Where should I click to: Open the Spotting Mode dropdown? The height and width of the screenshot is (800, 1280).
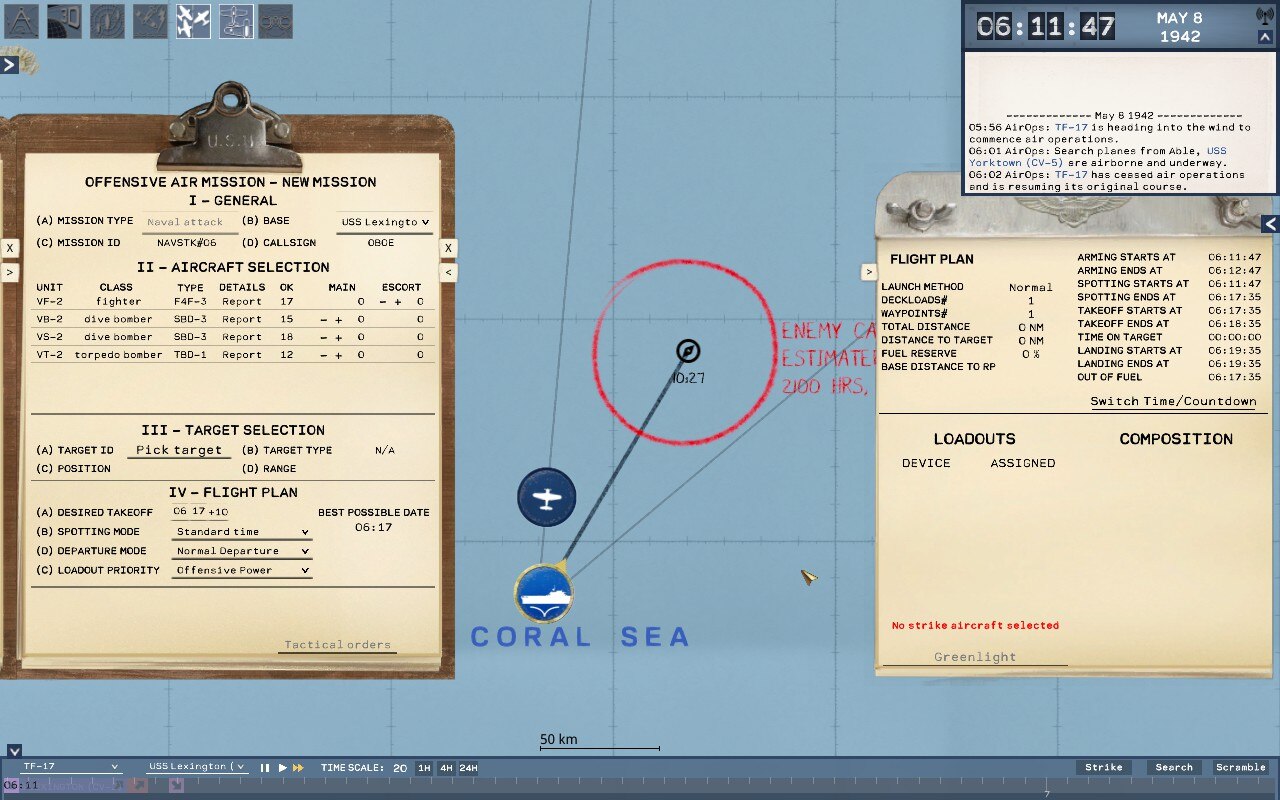click(242, 532)
